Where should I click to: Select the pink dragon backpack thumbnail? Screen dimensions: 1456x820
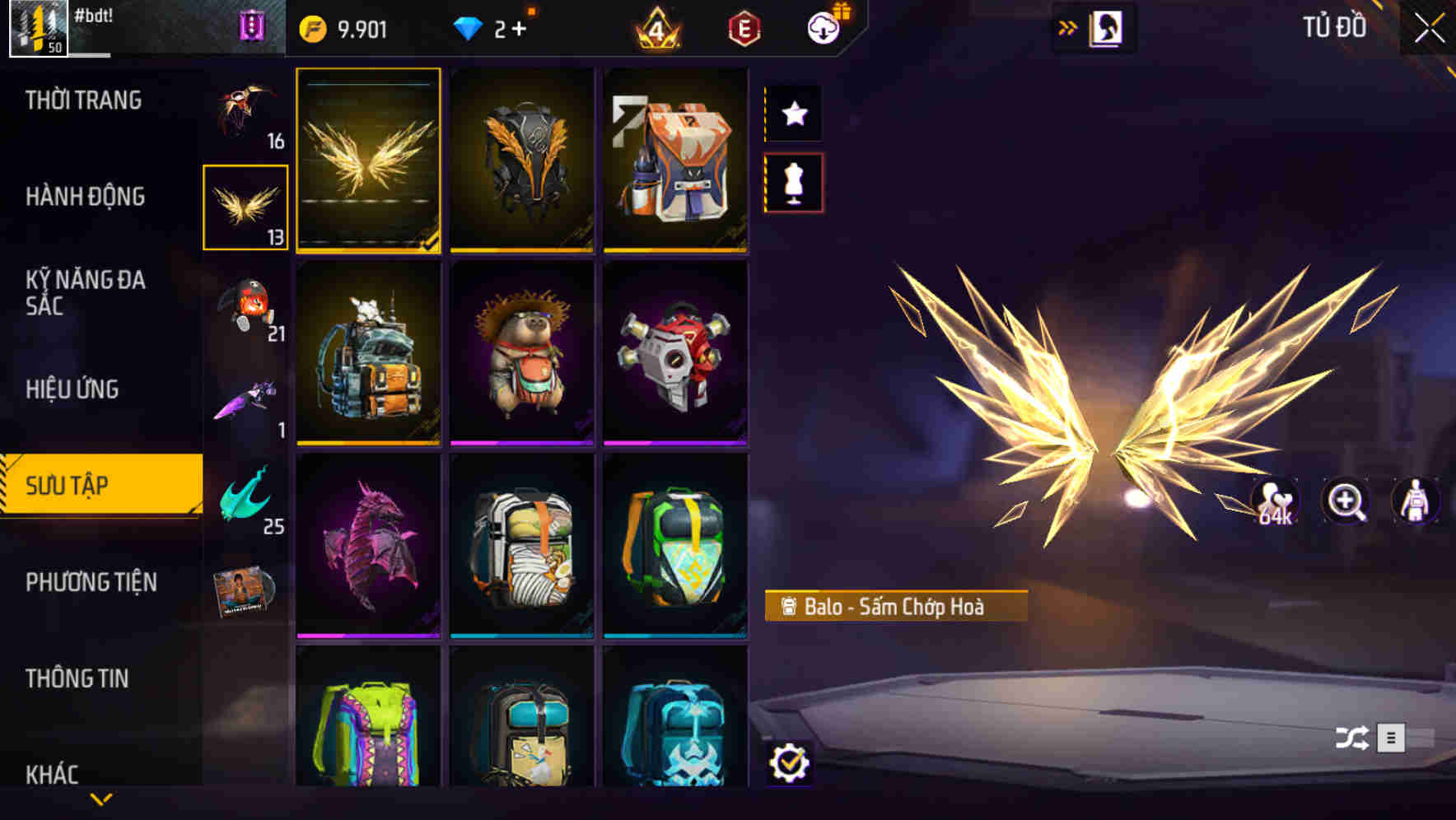(x=368, y=542)
